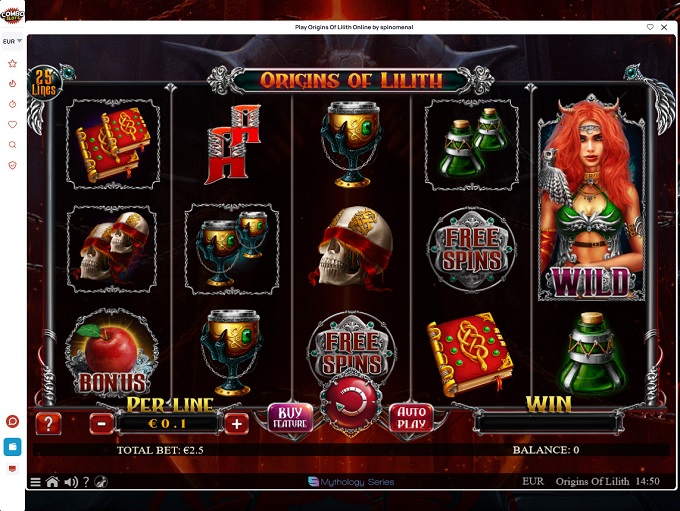680x511 pixels.
Task: Open the EUR currency dropdown
Action: [12, 41]
